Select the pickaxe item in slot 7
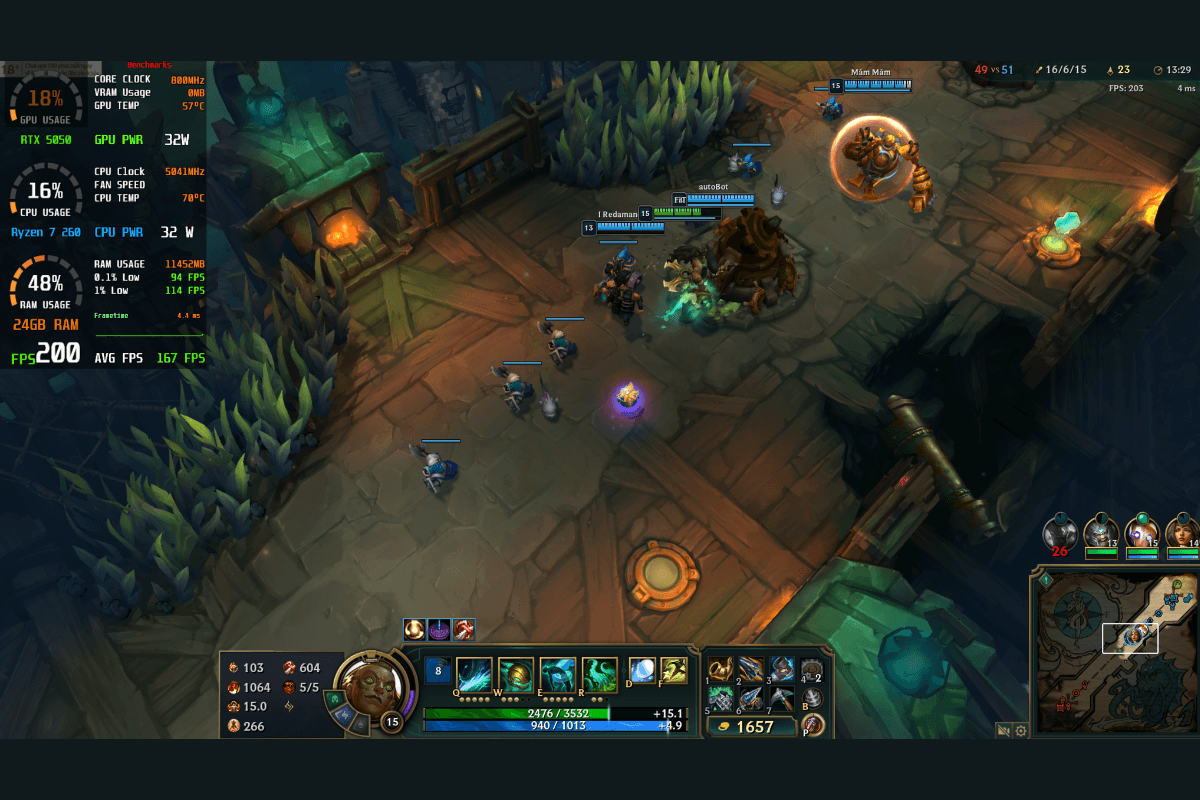Screen dimensions: 1200x800 coord(781,698)
